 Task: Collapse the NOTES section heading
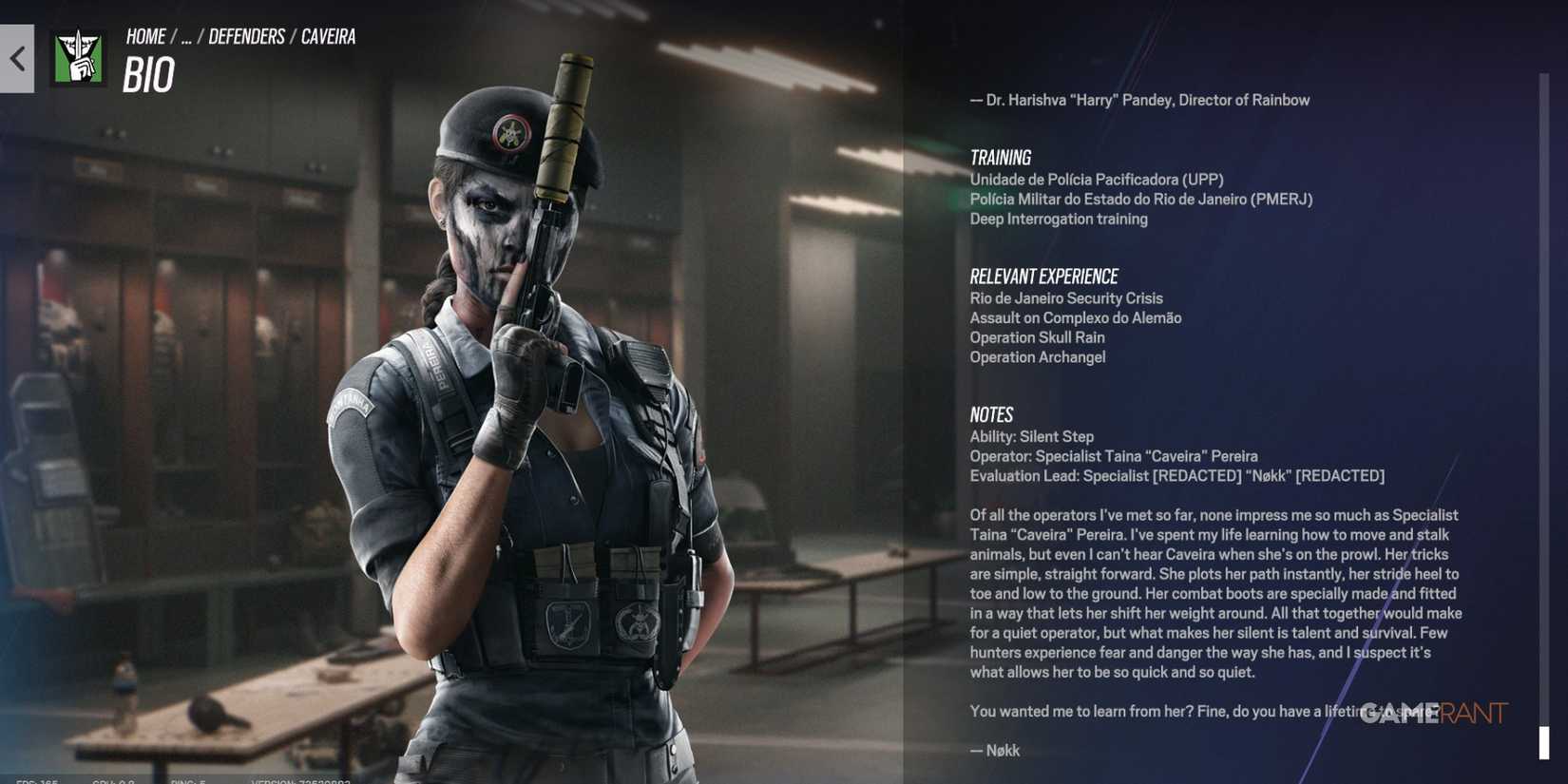(991, 414)
